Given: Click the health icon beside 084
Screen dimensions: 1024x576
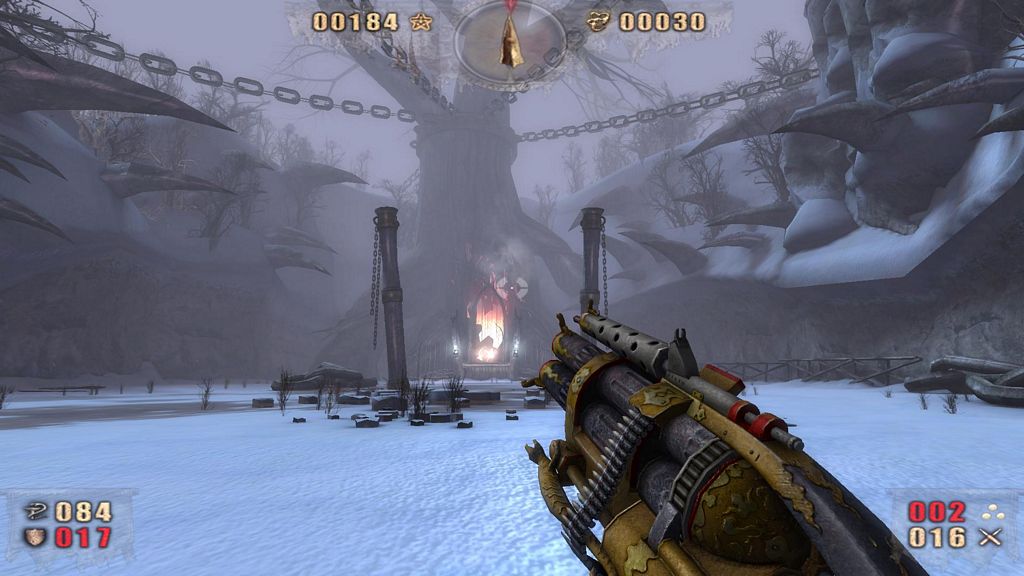Looking at the screenshot, I should 34,512.
